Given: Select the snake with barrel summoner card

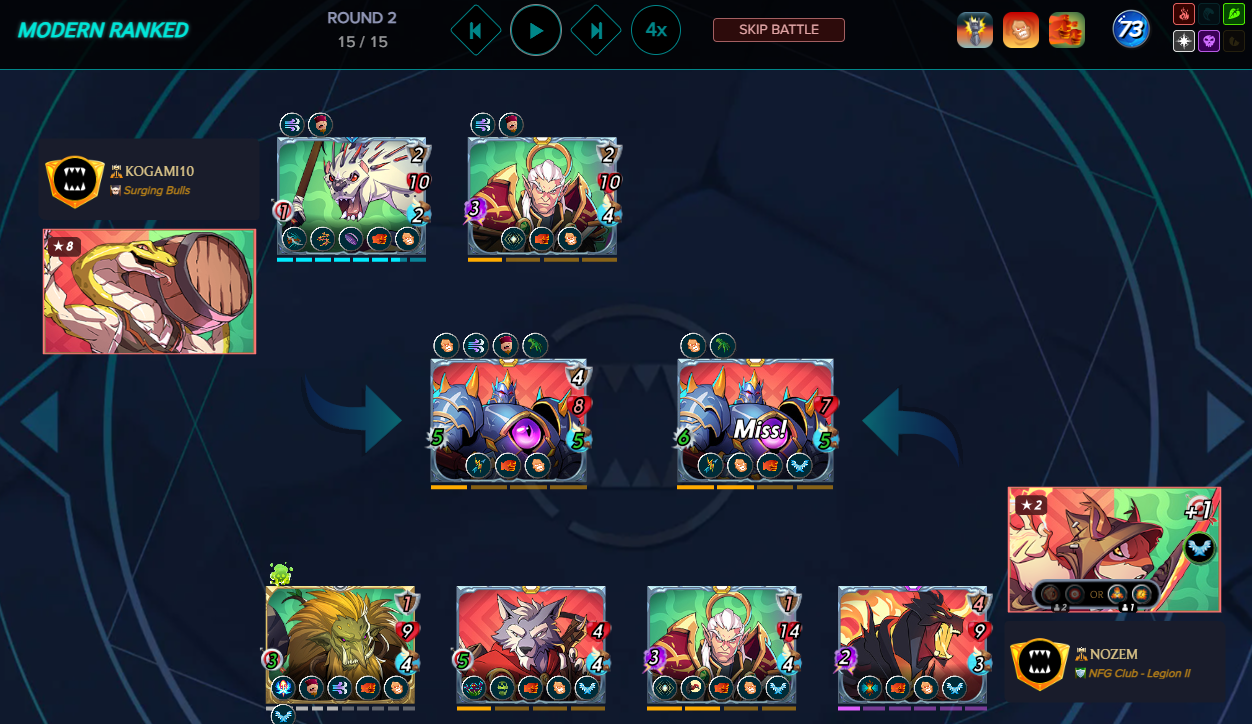Looking at the screenshot, I should pos(149,291).
